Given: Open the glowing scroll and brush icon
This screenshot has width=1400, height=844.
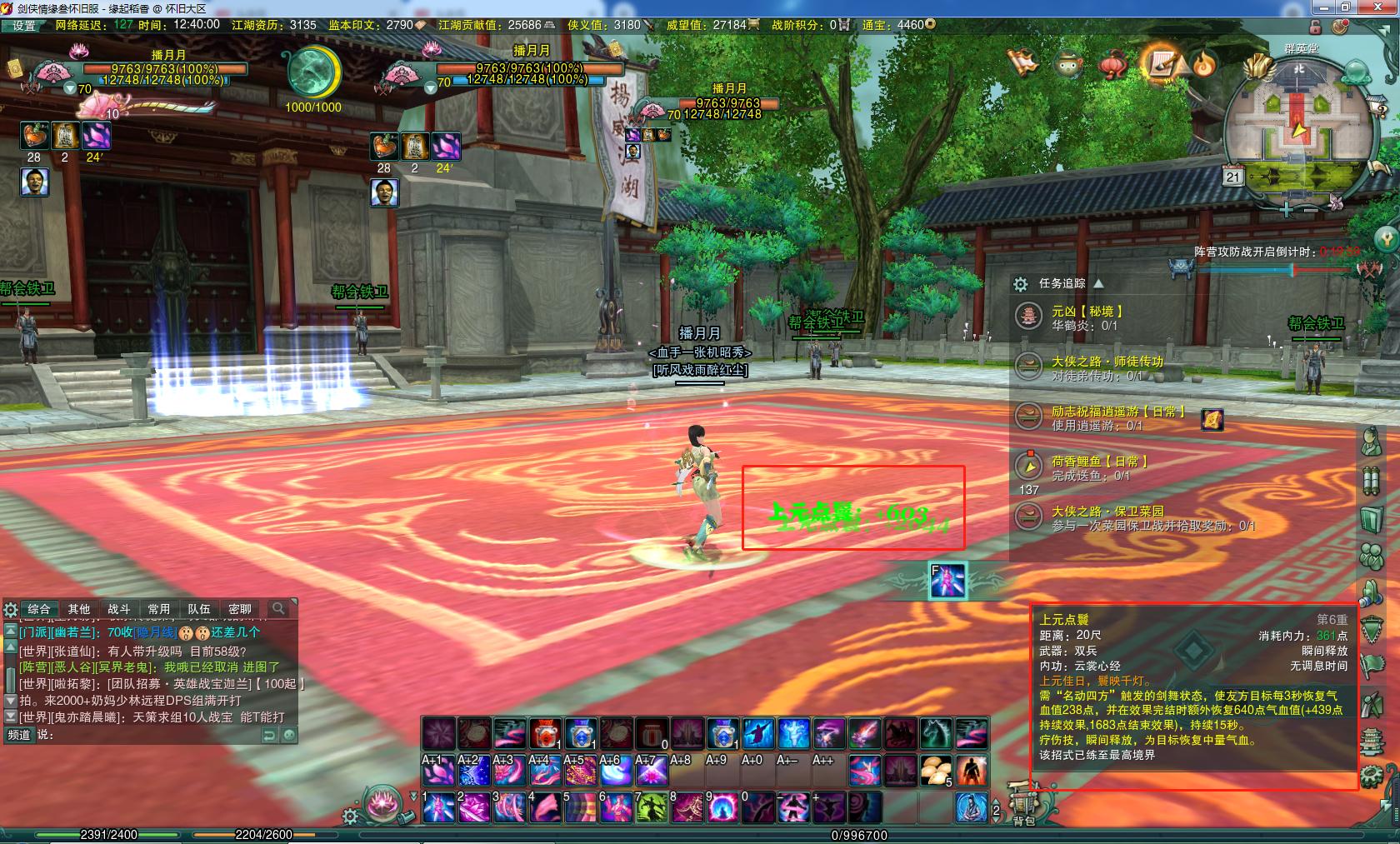Looking at the screenshot, I should pyautogui.click(x=1162, y=62).
